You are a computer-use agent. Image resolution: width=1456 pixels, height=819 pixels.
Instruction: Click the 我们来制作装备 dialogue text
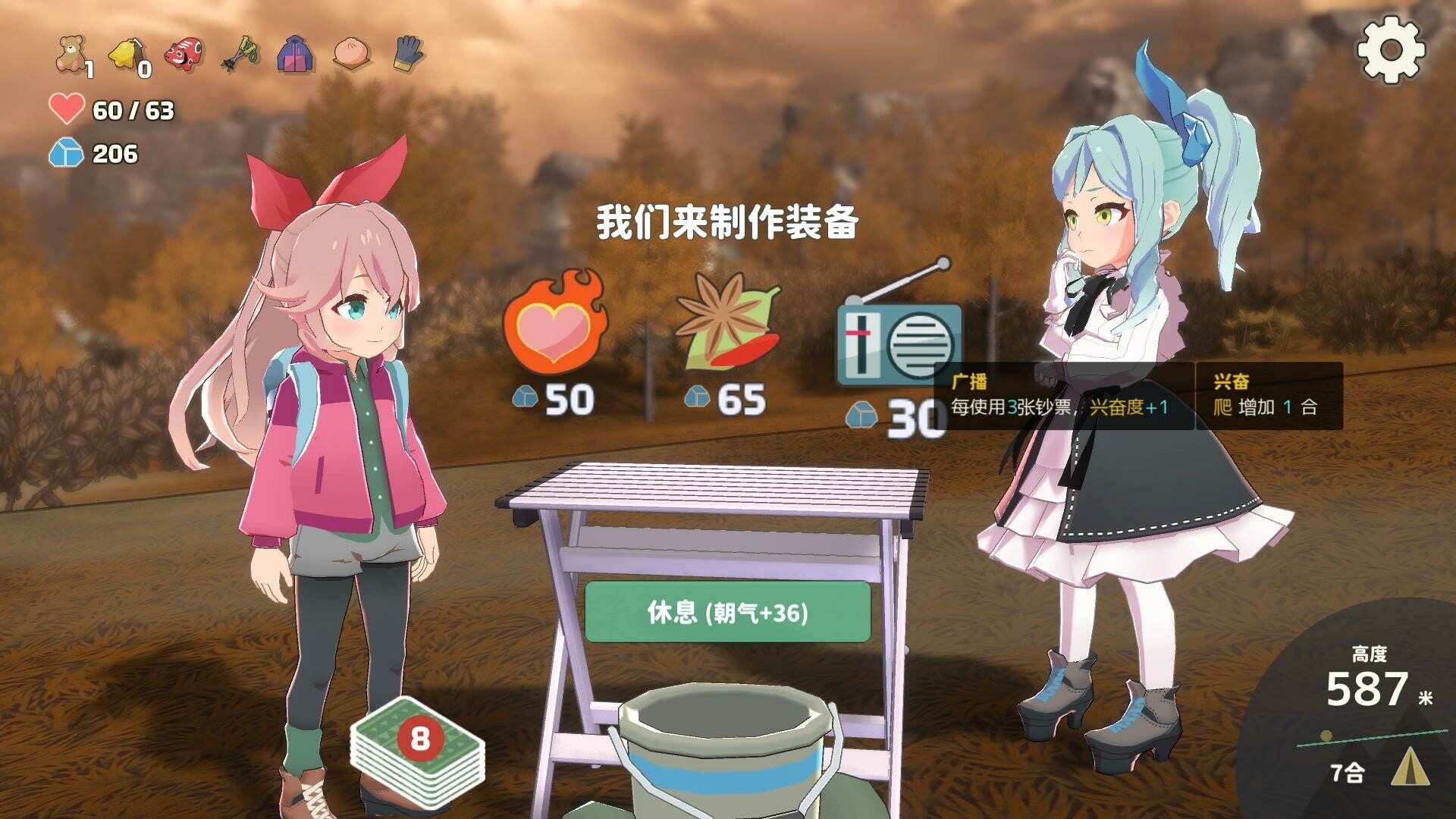click(728, 222)
